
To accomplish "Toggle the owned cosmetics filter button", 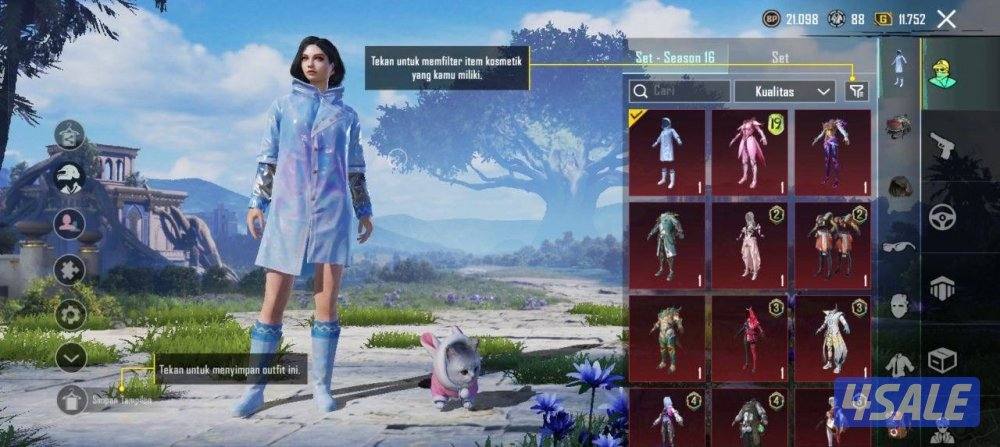I will [856, 91].
